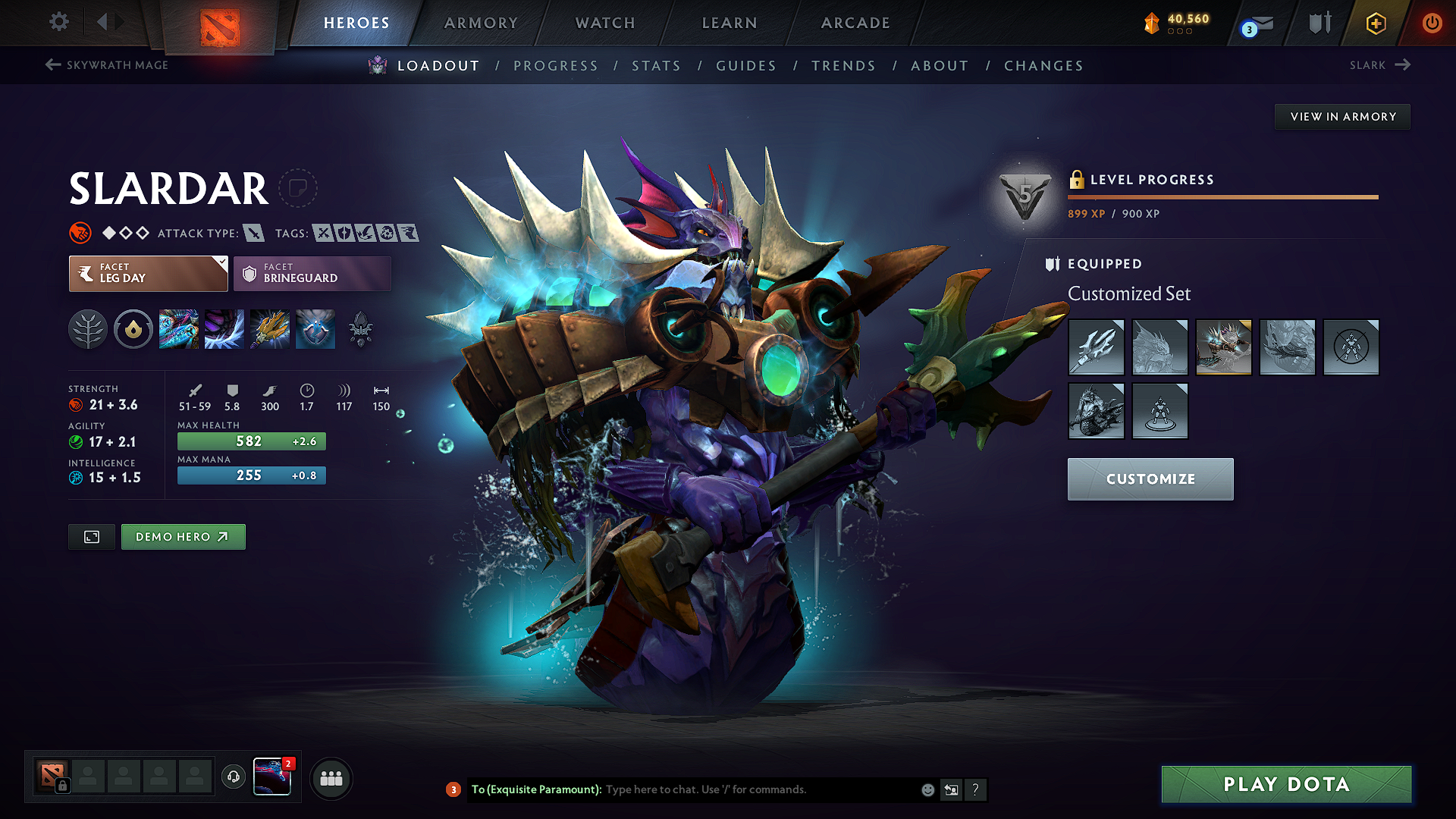Open the Guardian Sprint ability icon
1456x819 pixels.
coord(179,329)
